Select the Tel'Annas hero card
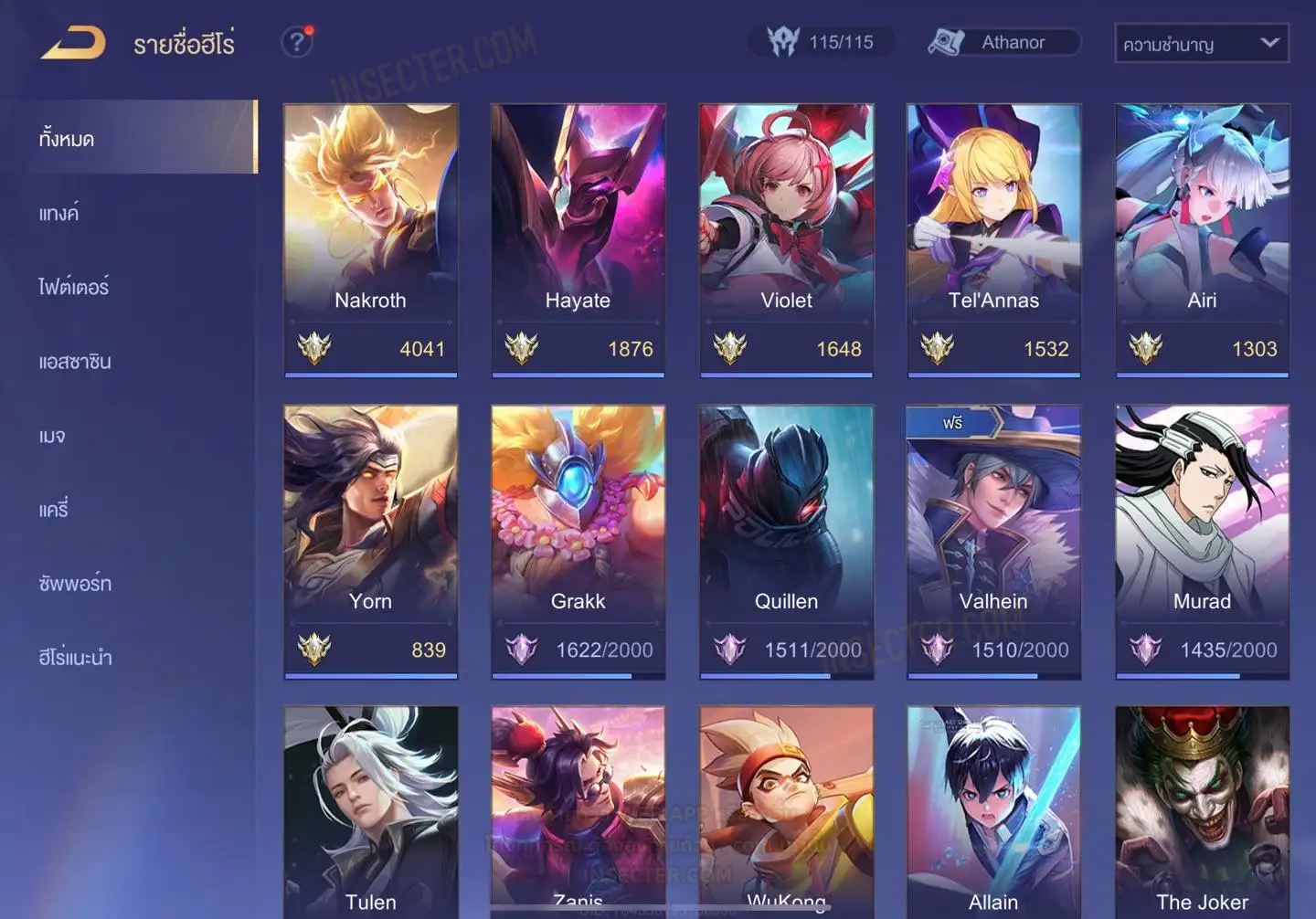The width and height of the screenshot is (1316, 919). (x=993, y=239)
